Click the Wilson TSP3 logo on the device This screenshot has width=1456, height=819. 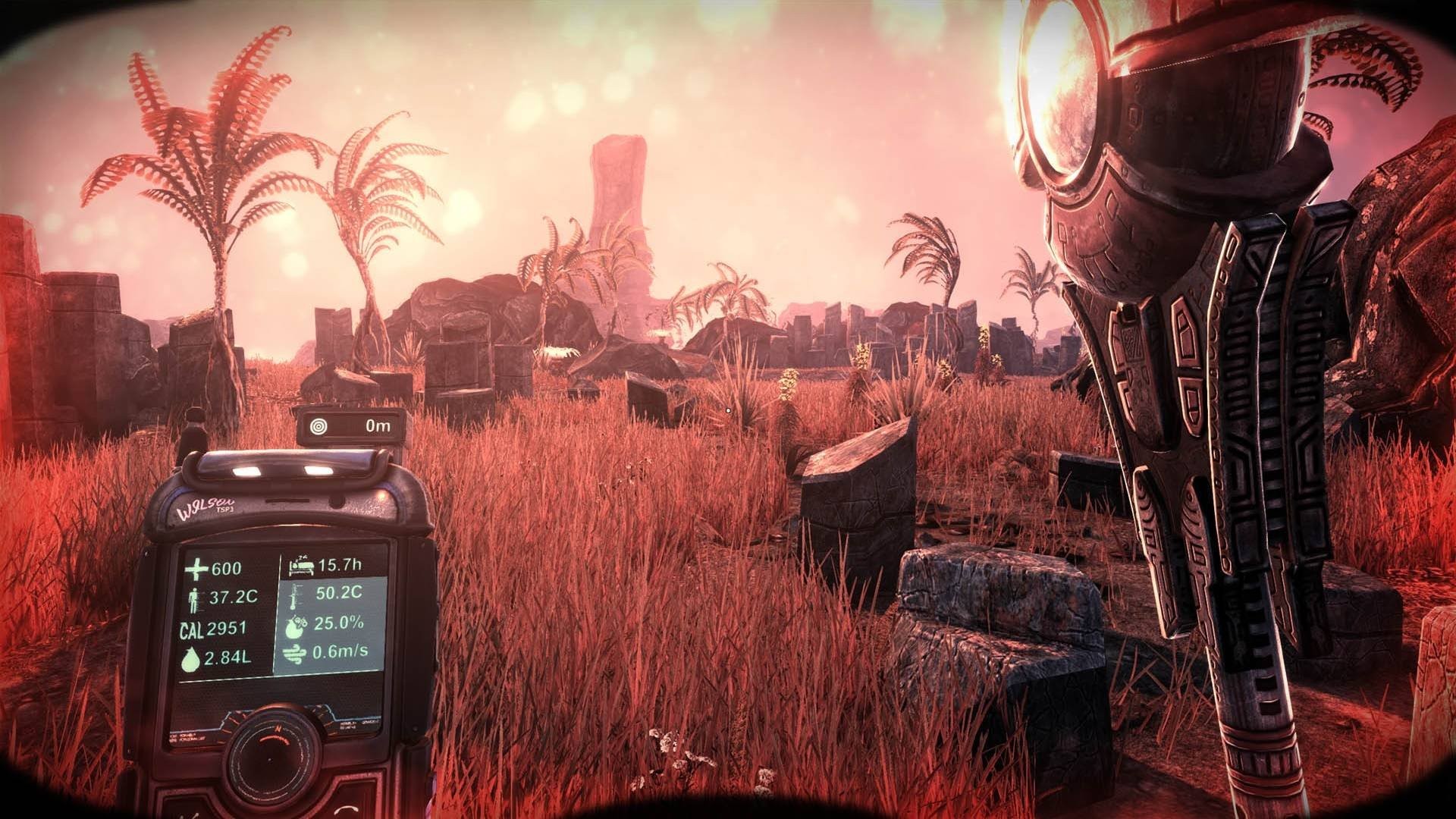click(207, 504)
